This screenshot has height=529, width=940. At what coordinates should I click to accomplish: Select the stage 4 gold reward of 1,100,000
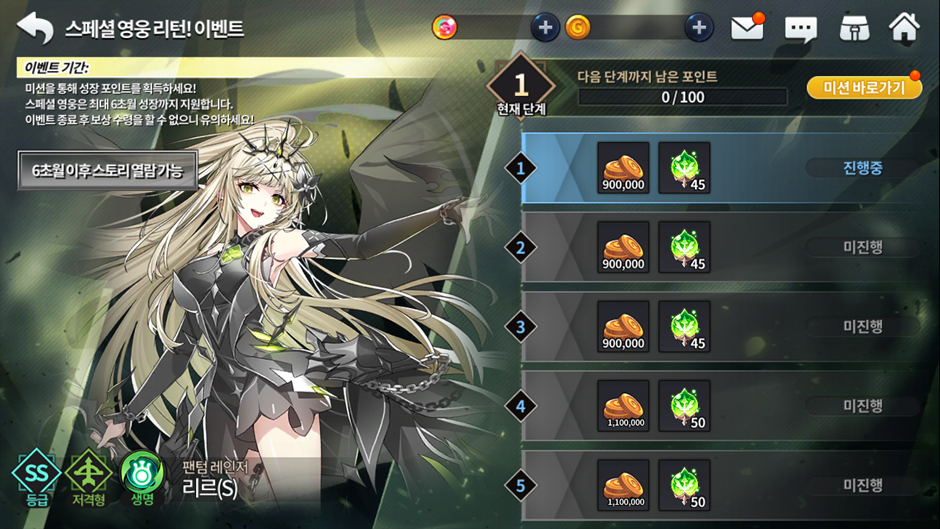(623, 406)
